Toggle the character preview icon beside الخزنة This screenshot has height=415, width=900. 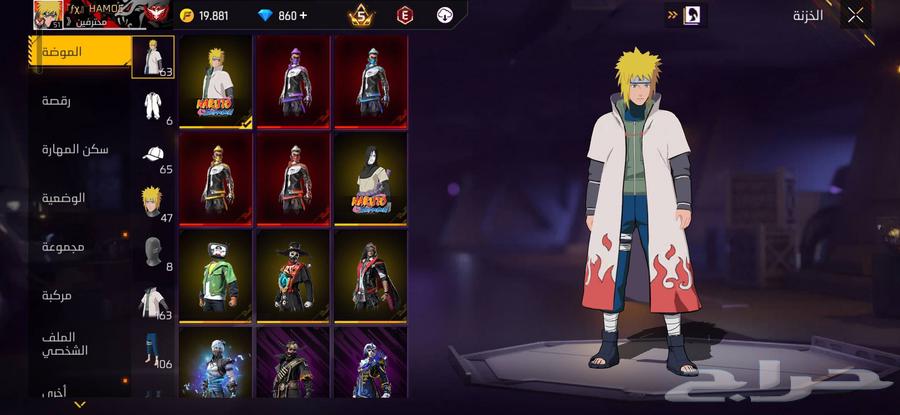(x=694, y=15)
